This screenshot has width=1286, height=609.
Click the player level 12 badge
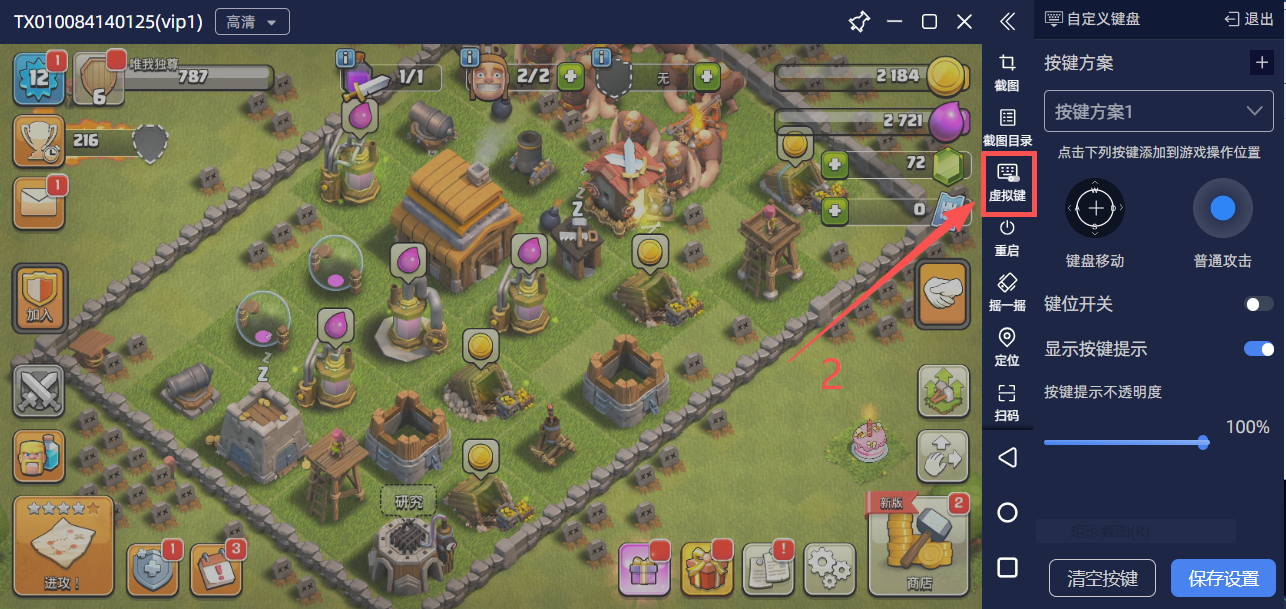click(38, 80)
